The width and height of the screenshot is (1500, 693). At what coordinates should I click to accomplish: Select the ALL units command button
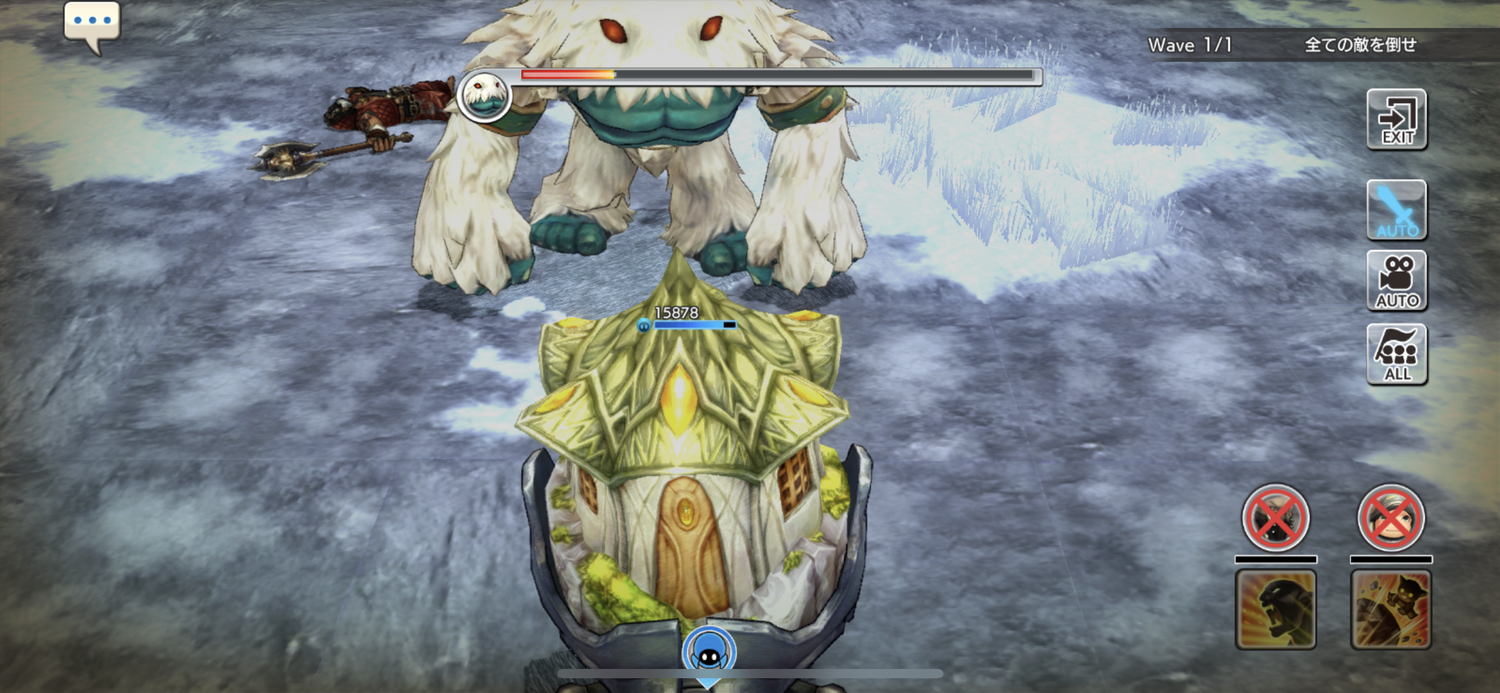click(x=1397, y=354)
